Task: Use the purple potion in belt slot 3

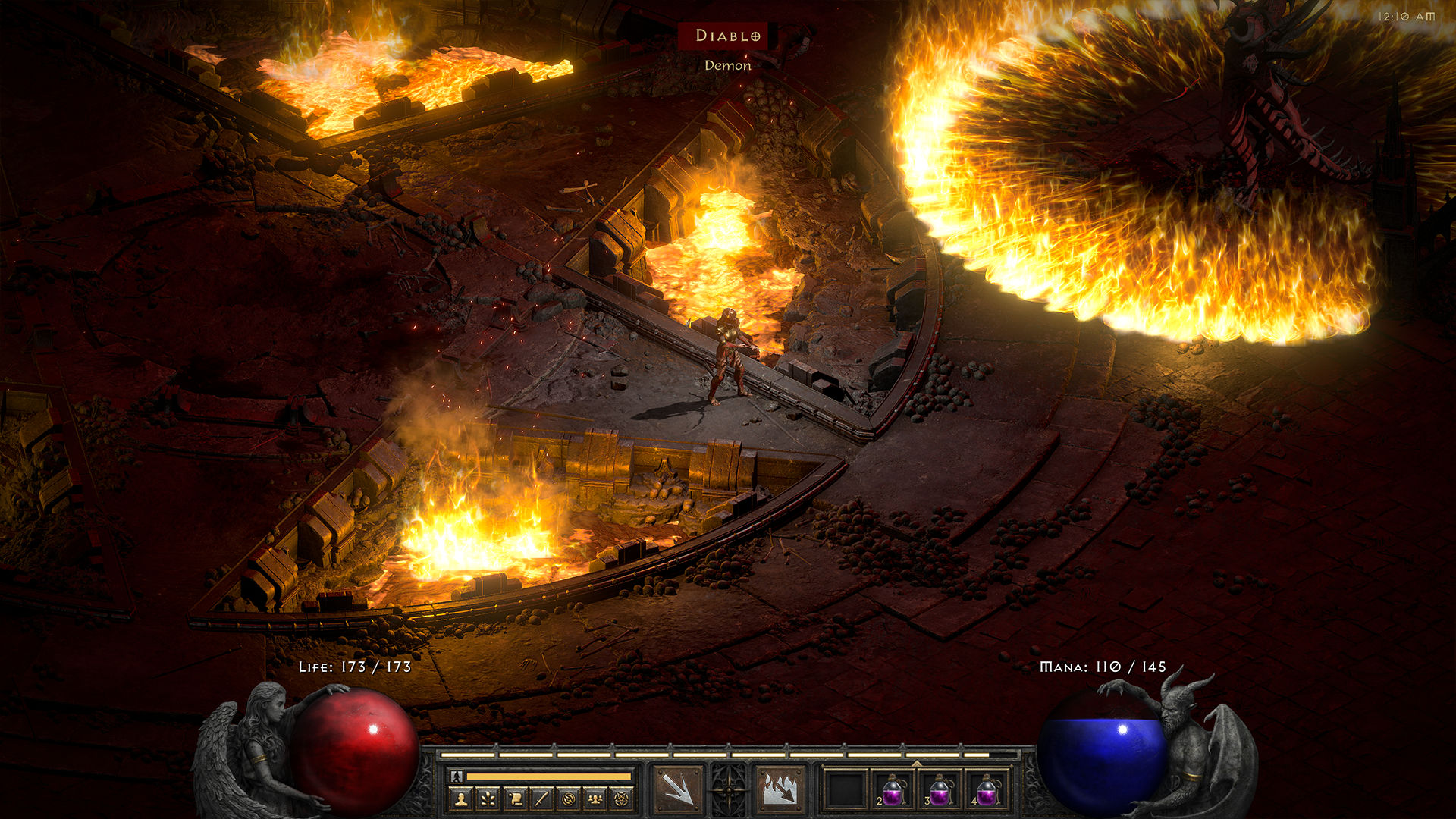Action: (x=940, y=790)
